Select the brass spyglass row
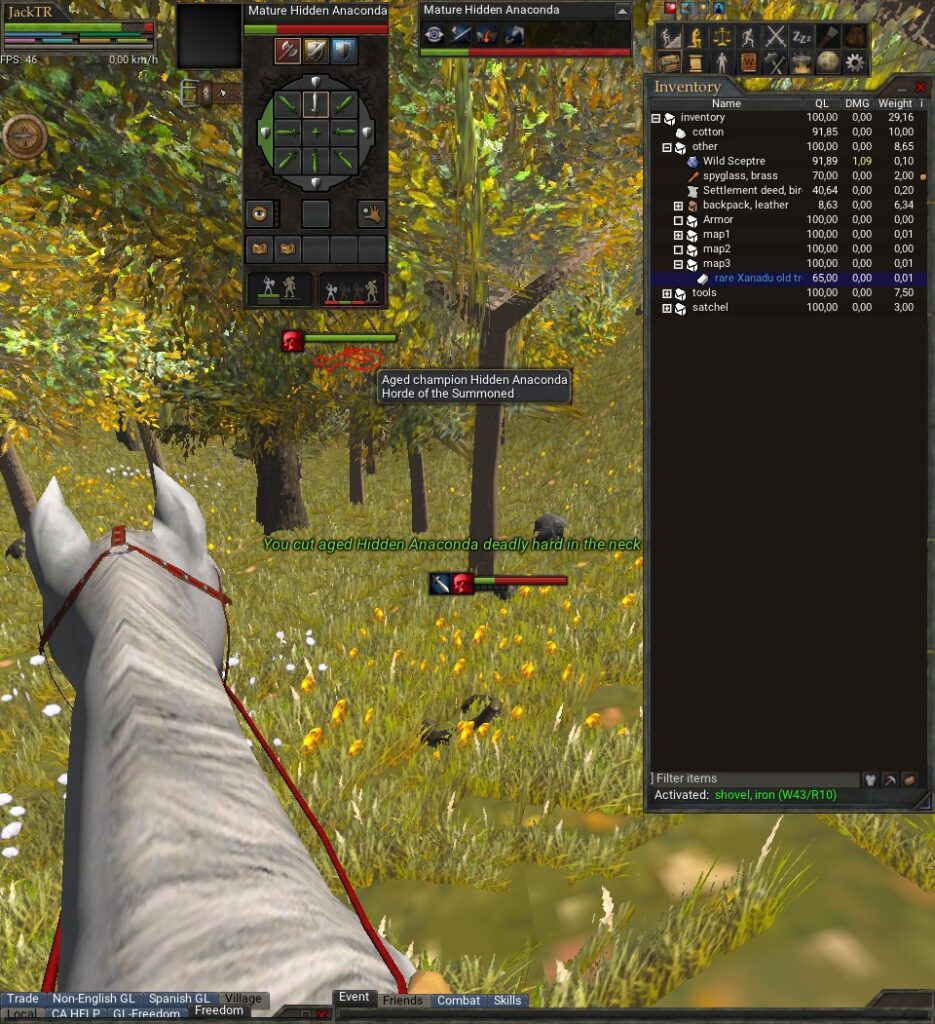The width and height of the screenshot is (935, 1024). [x=739, y=176]
